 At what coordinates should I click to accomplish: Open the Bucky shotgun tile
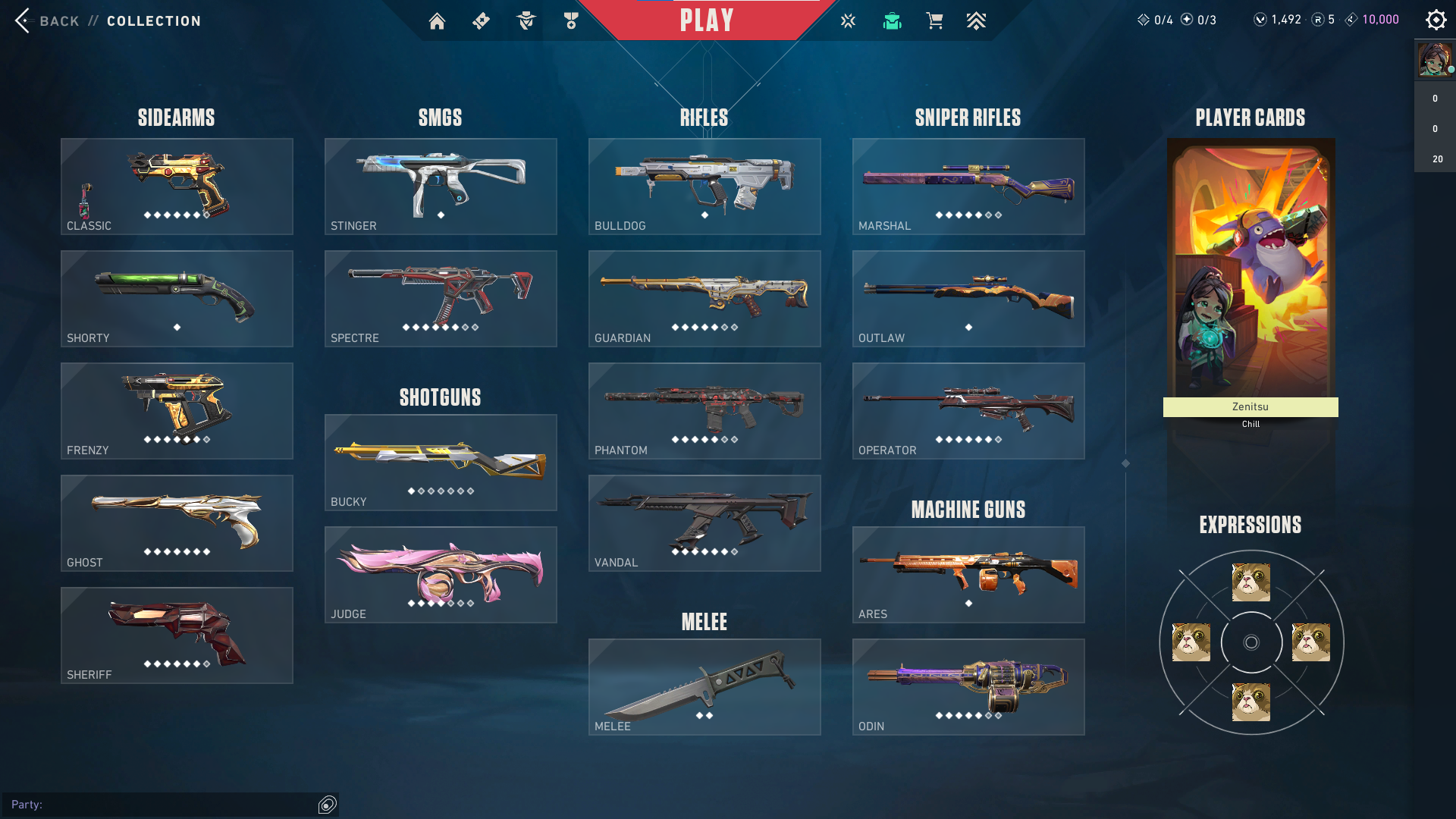pyautogui.click(x=441, y=463)
